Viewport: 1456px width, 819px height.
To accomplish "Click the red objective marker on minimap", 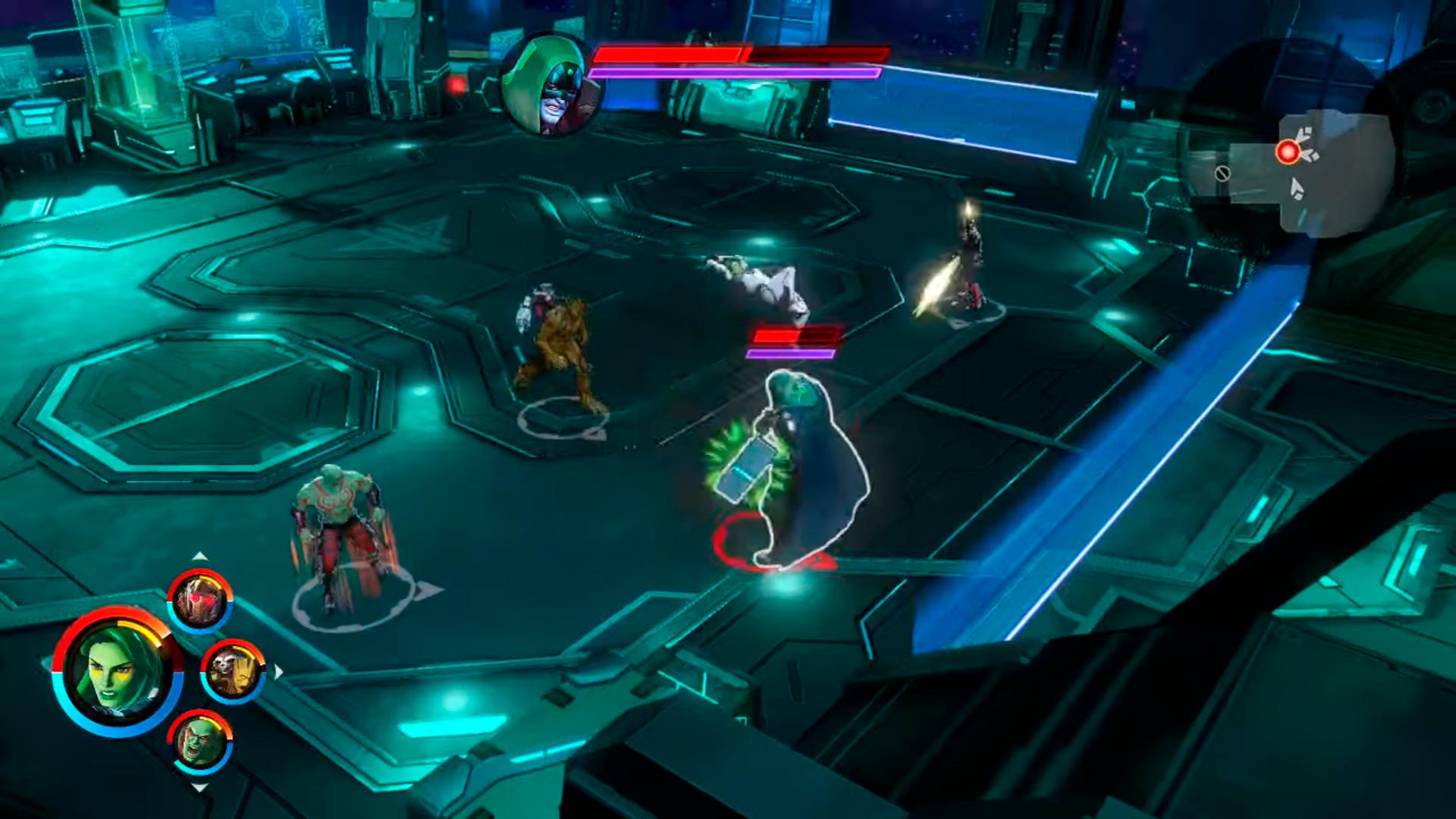I will coord(1288,152).
